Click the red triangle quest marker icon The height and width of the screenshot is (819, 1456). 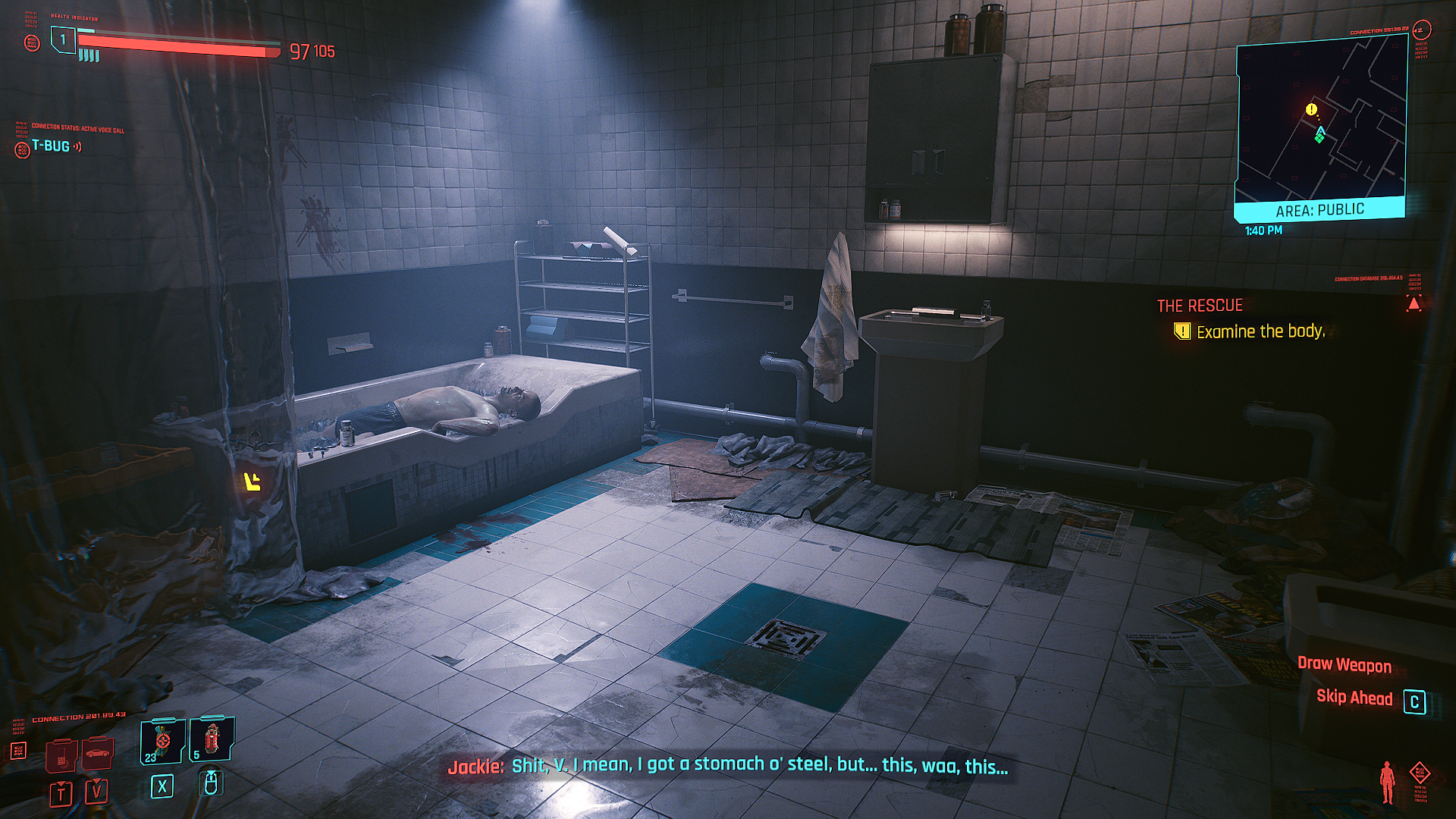tap(1414, 304)
